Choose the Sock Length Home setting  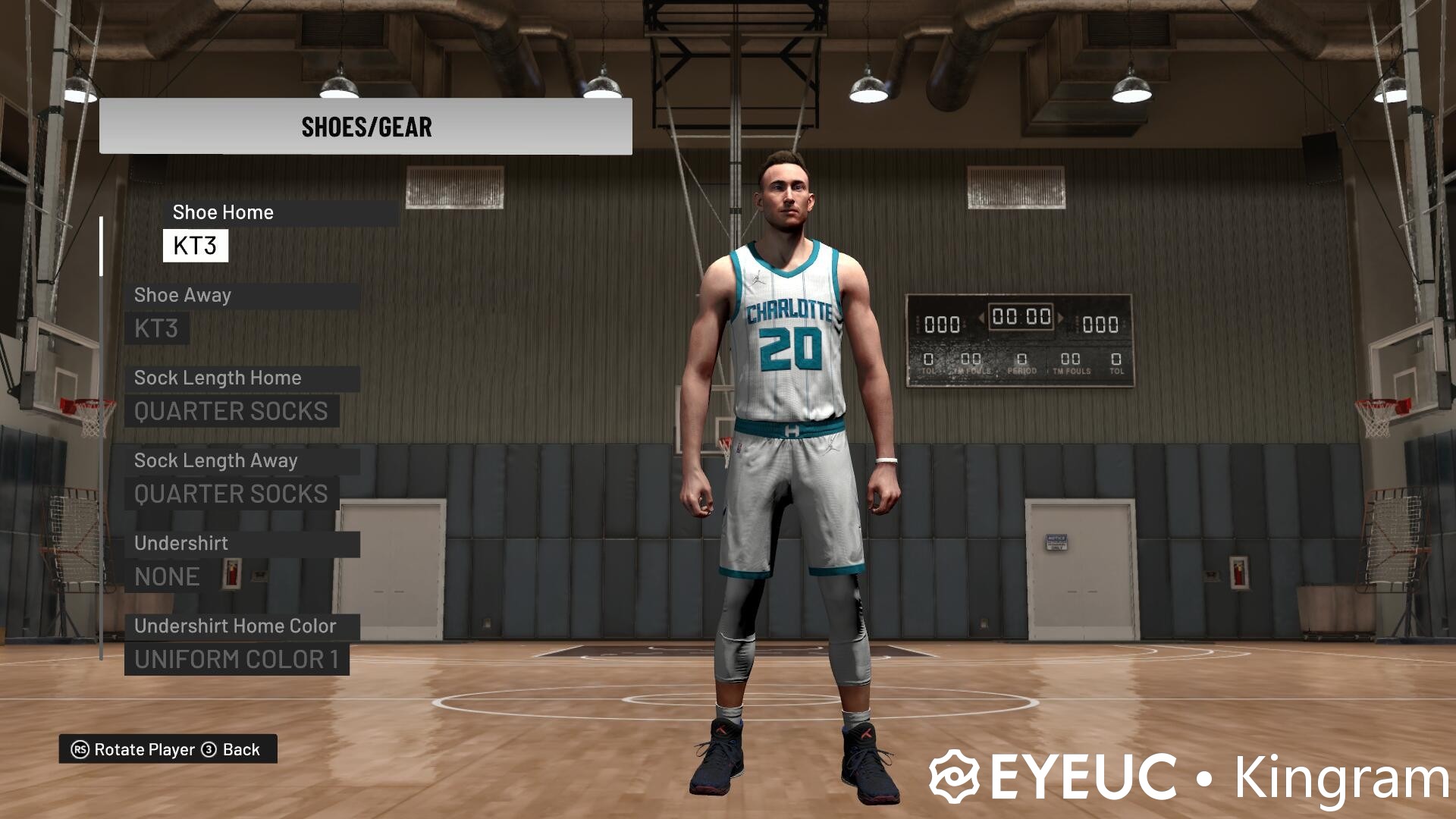tap(218, 378)
